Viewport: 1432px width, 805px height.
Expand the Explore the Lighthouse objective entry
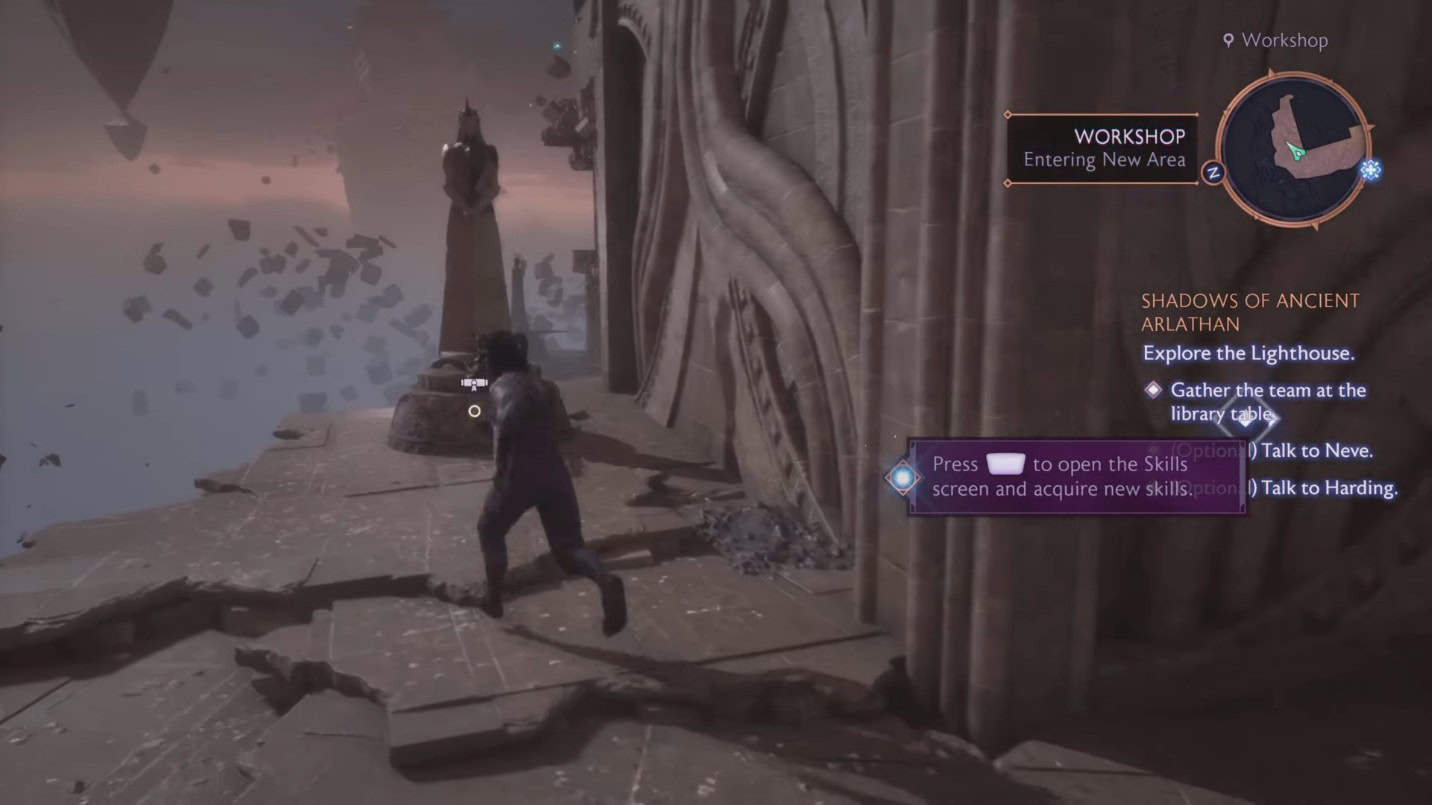coord(1251,353)
